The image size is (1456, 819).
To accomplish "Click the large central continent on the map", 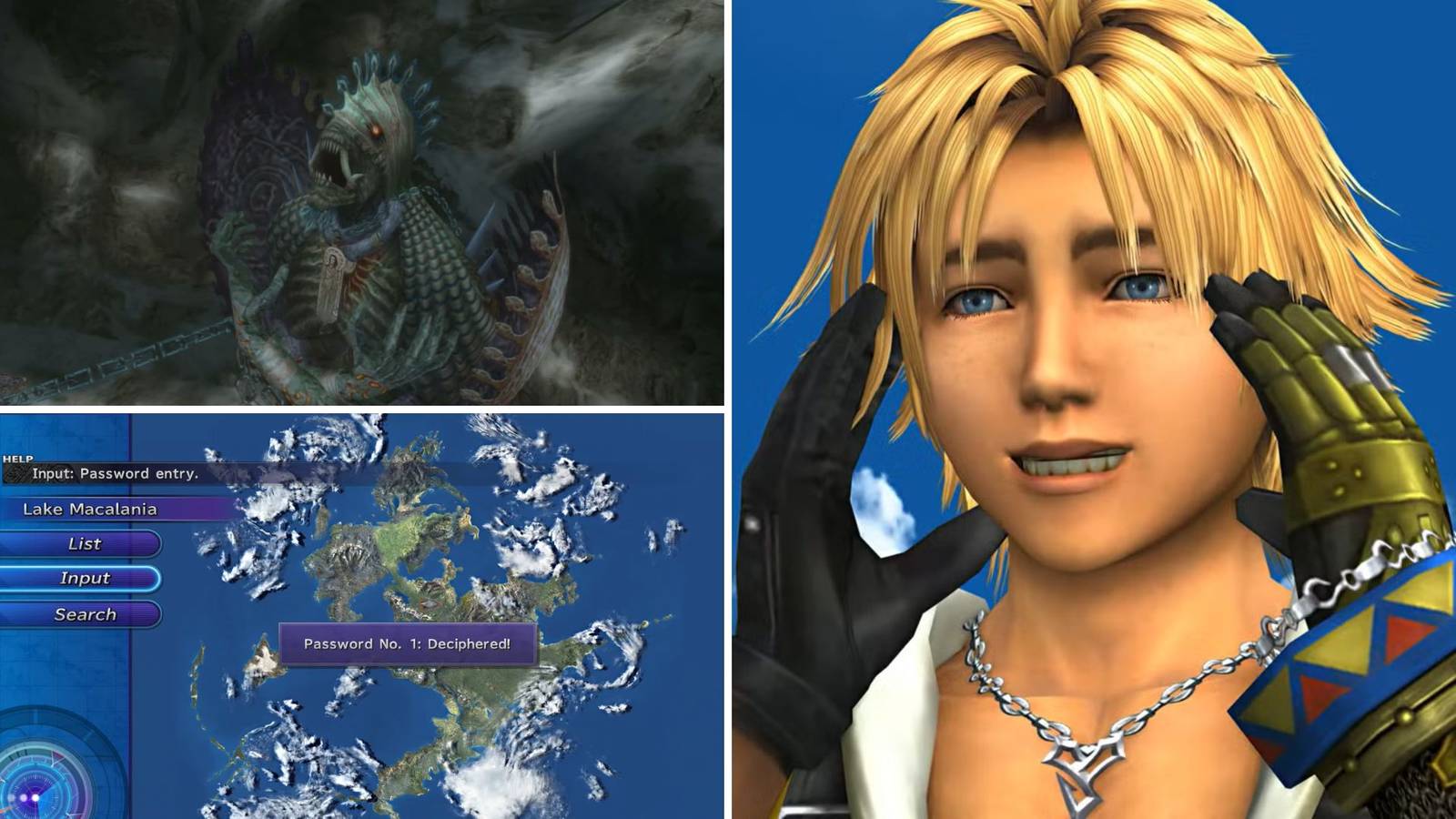I will (409, 546).
